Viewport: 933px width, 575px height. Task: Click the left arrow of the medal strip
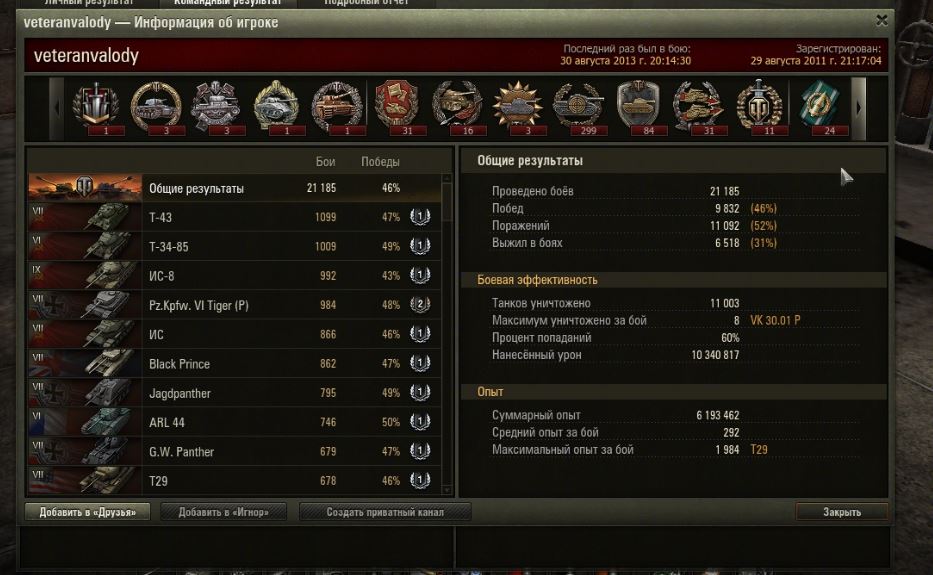click(57, 106)
